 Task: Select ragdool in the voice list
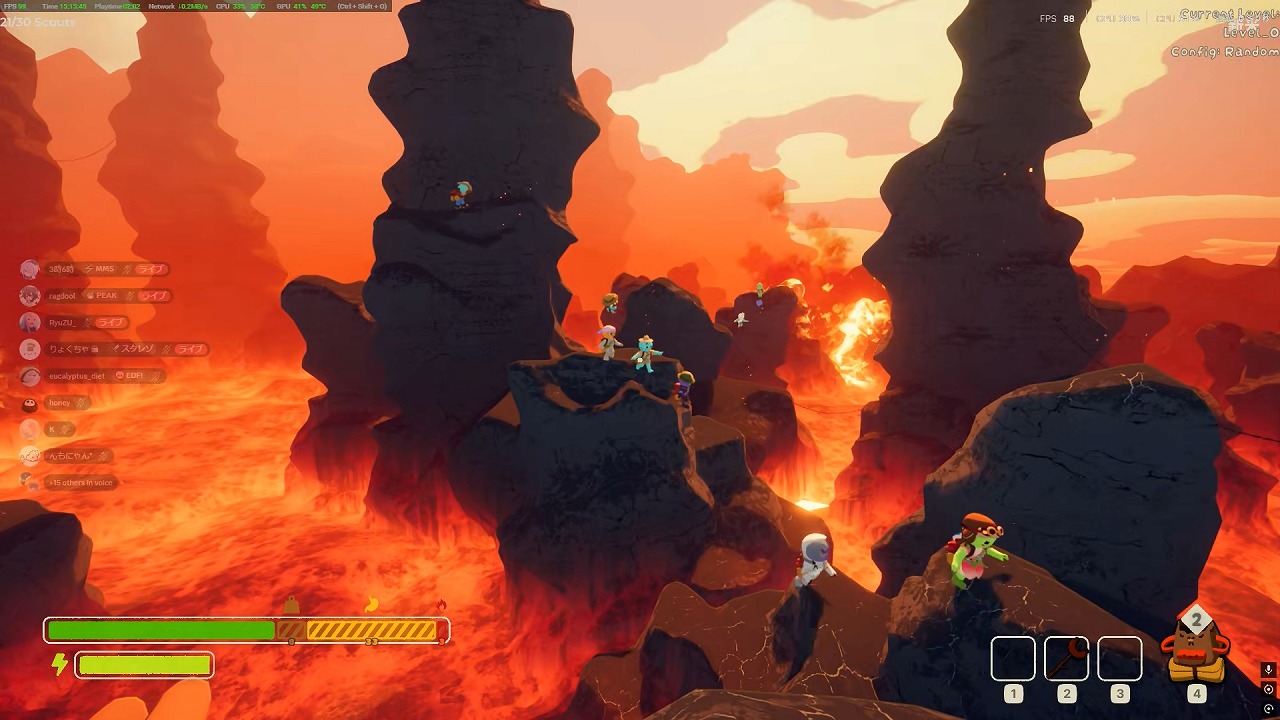point(62,296)
